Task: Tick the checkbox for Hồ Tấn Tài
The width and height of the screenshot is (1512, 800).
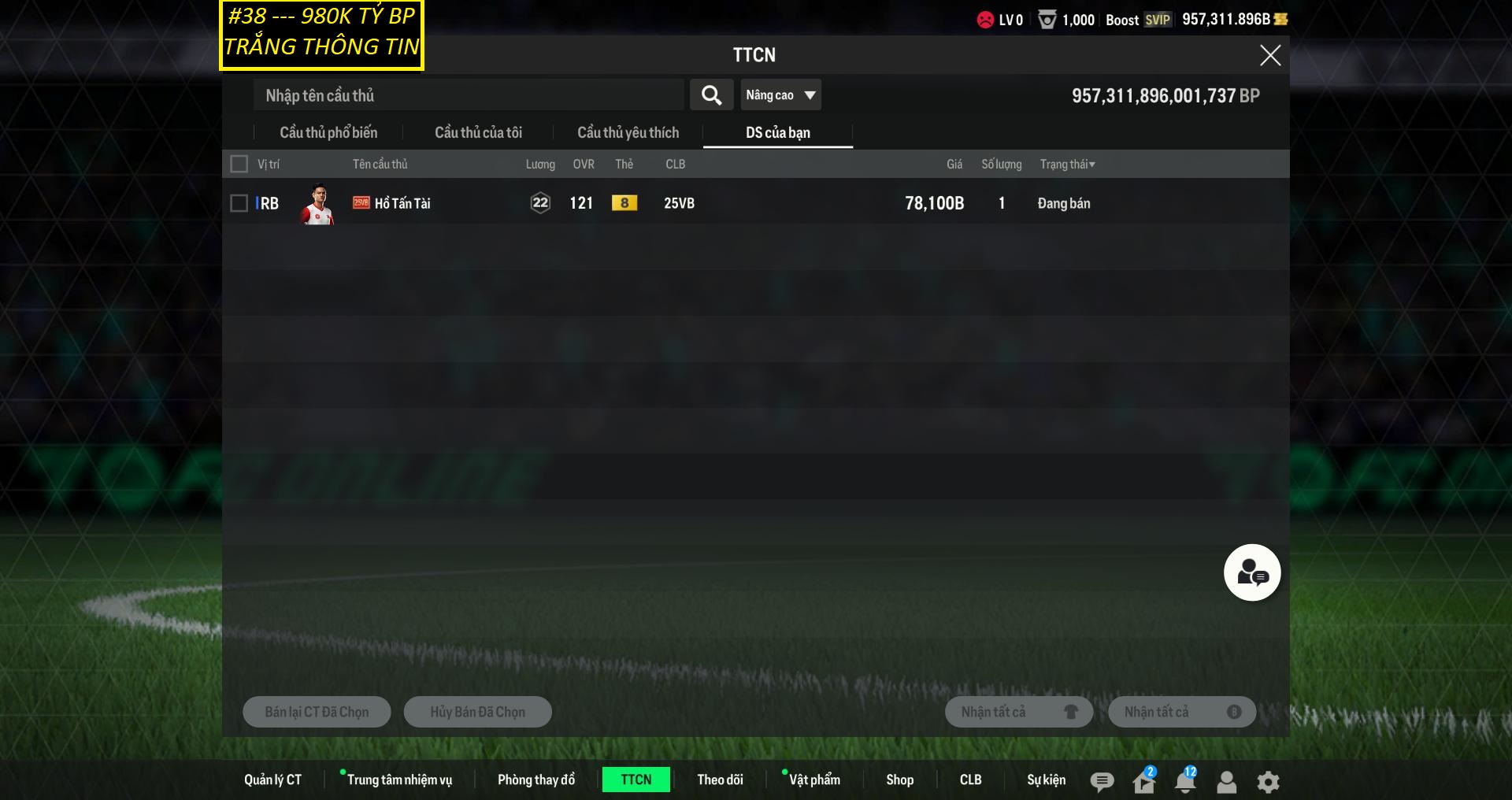Action: coord(239,203)
